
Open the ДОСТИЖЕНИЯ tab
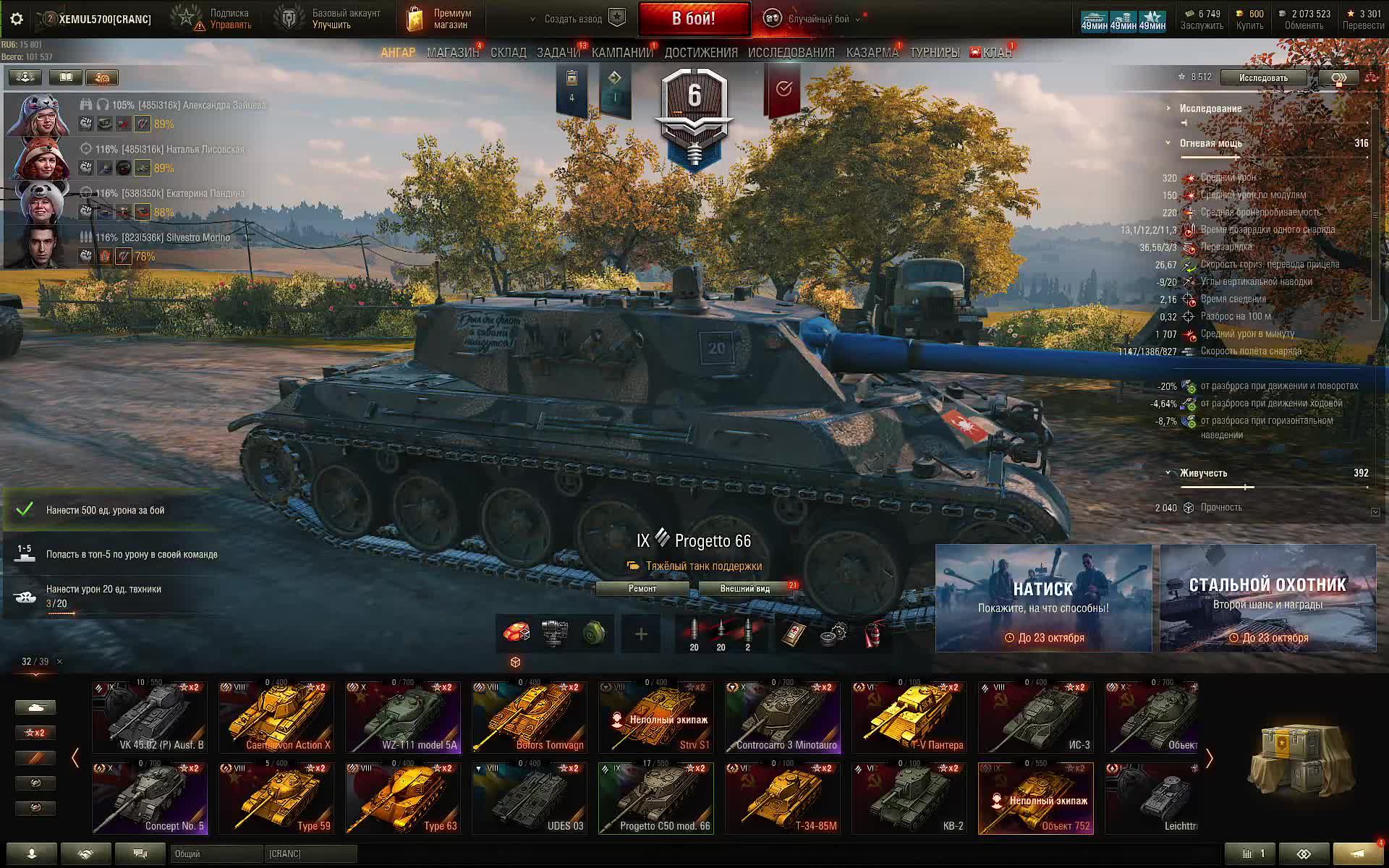point(700,53)
